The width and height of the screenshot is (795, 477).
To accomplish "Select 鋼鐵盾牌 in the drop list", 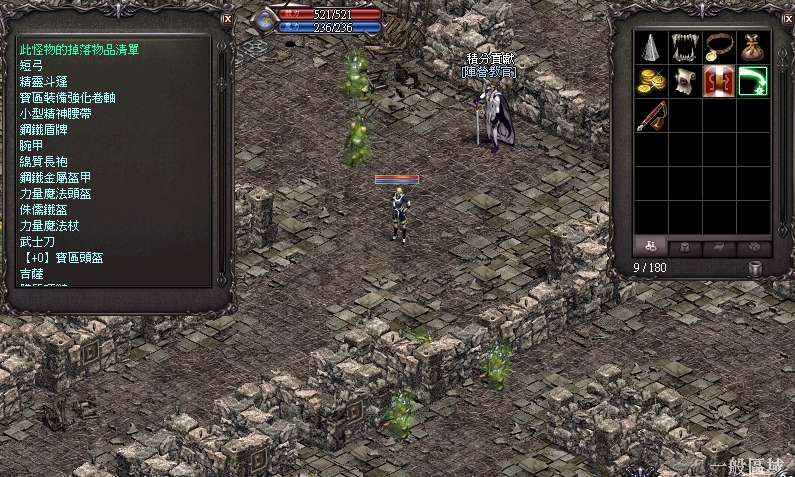I will (x=46, y=129).
